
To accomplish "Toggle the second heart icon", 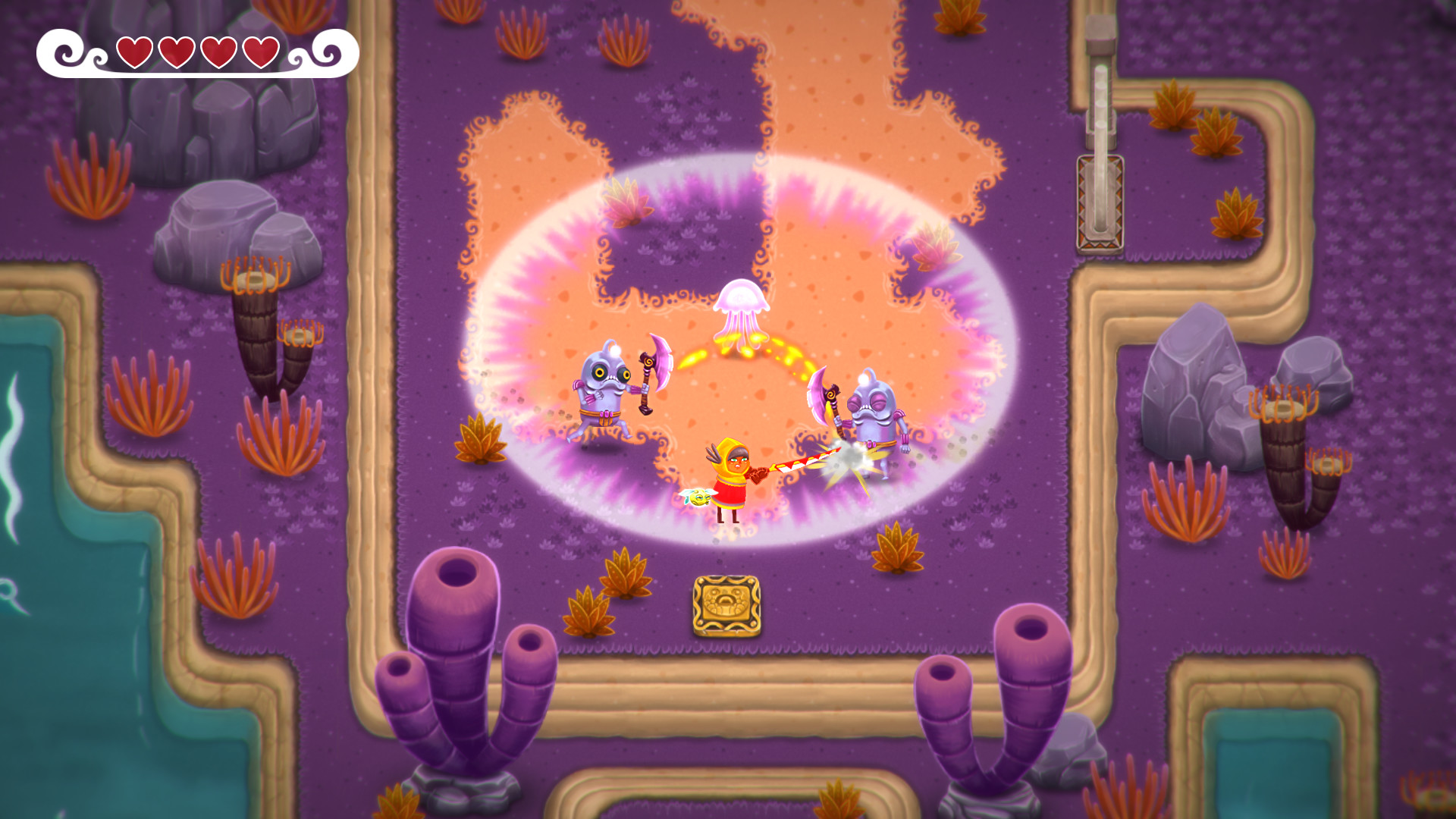I will [x=175, y=53].
